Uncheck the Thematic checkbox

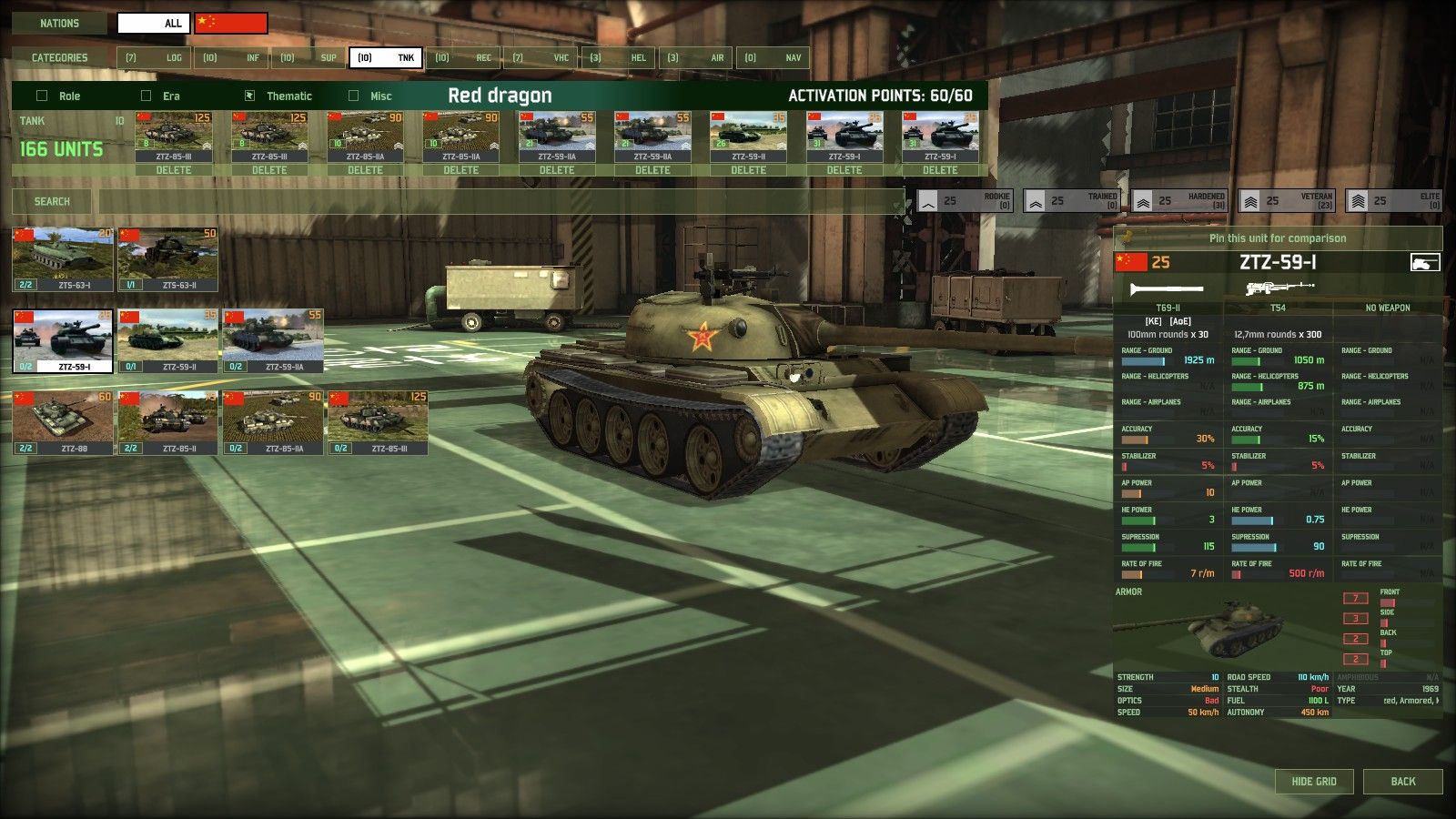(250, 96)
